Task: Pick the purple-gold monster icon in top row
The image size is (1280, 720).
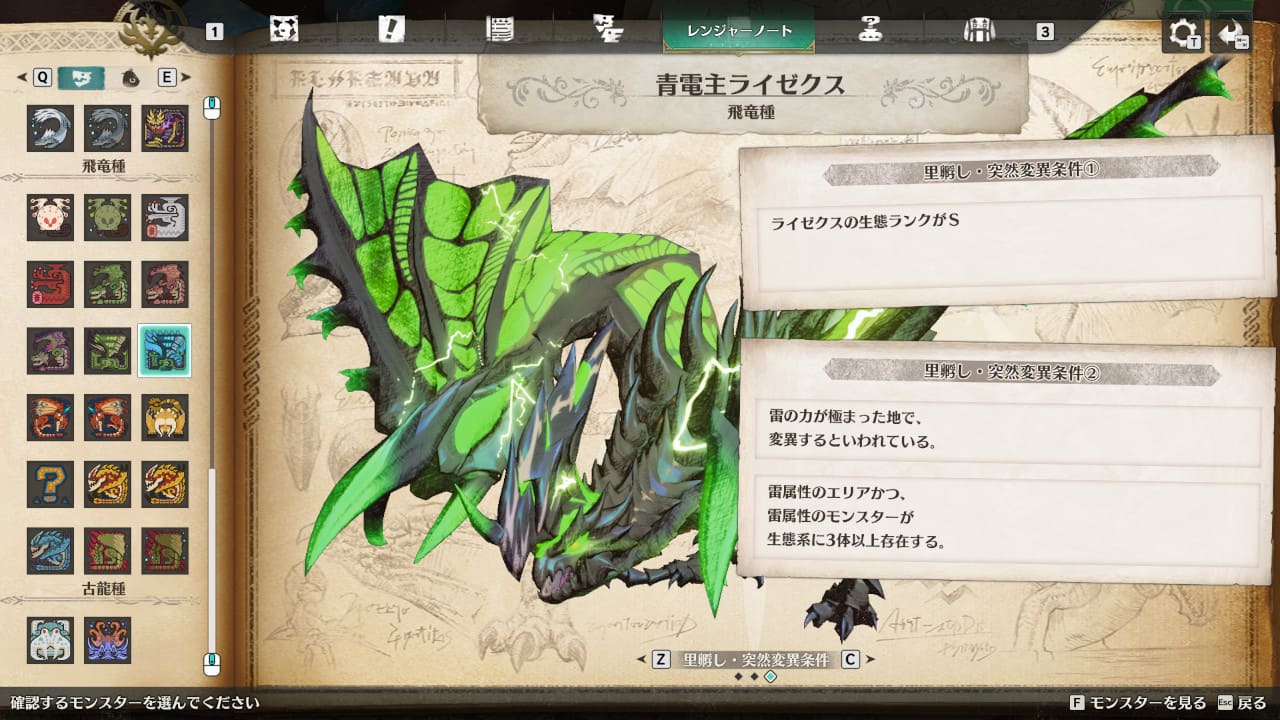Action: 164,128
